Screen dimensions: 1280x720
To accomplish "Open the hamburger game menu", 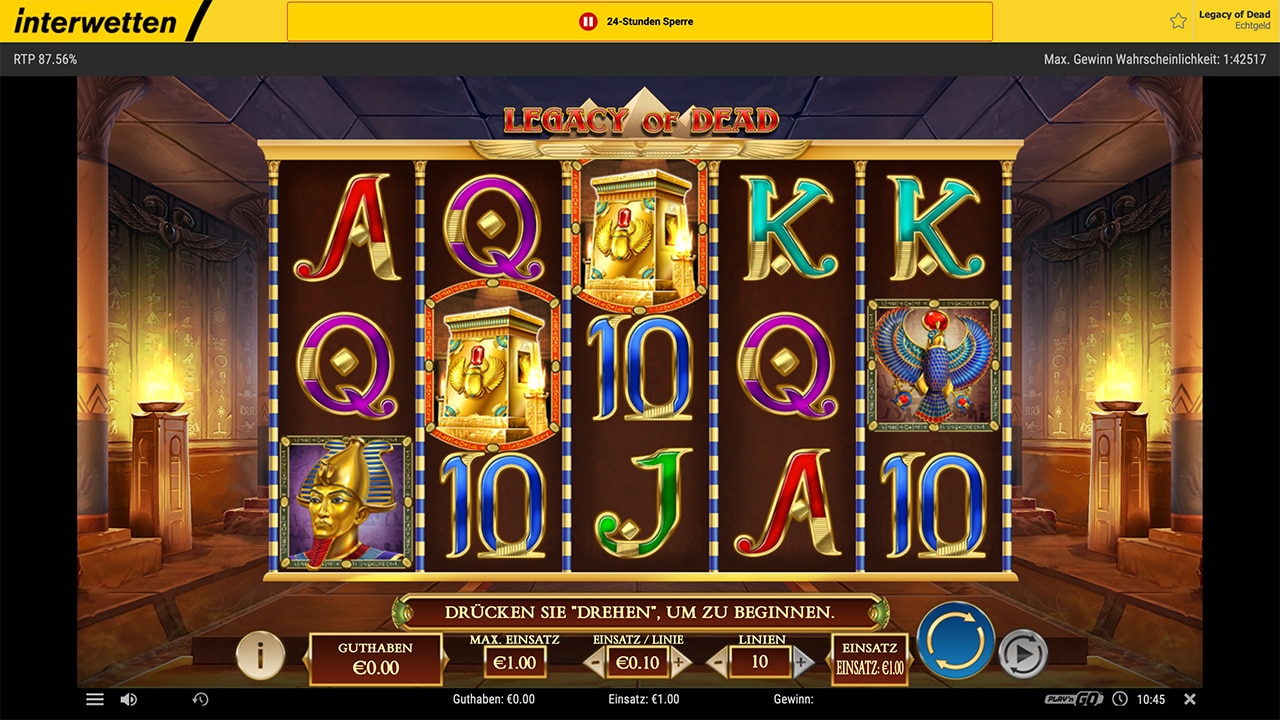I will tap(95, 699).
